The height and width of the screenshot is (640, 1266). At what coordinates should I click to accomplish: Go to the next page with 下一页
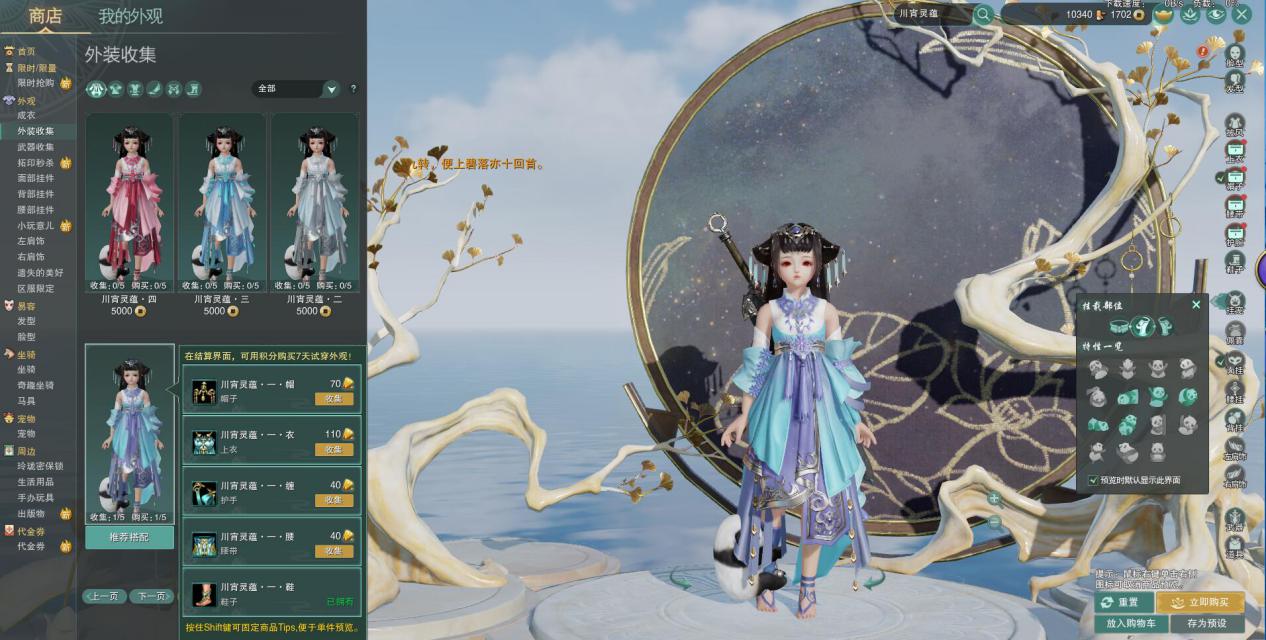point(152,596)
